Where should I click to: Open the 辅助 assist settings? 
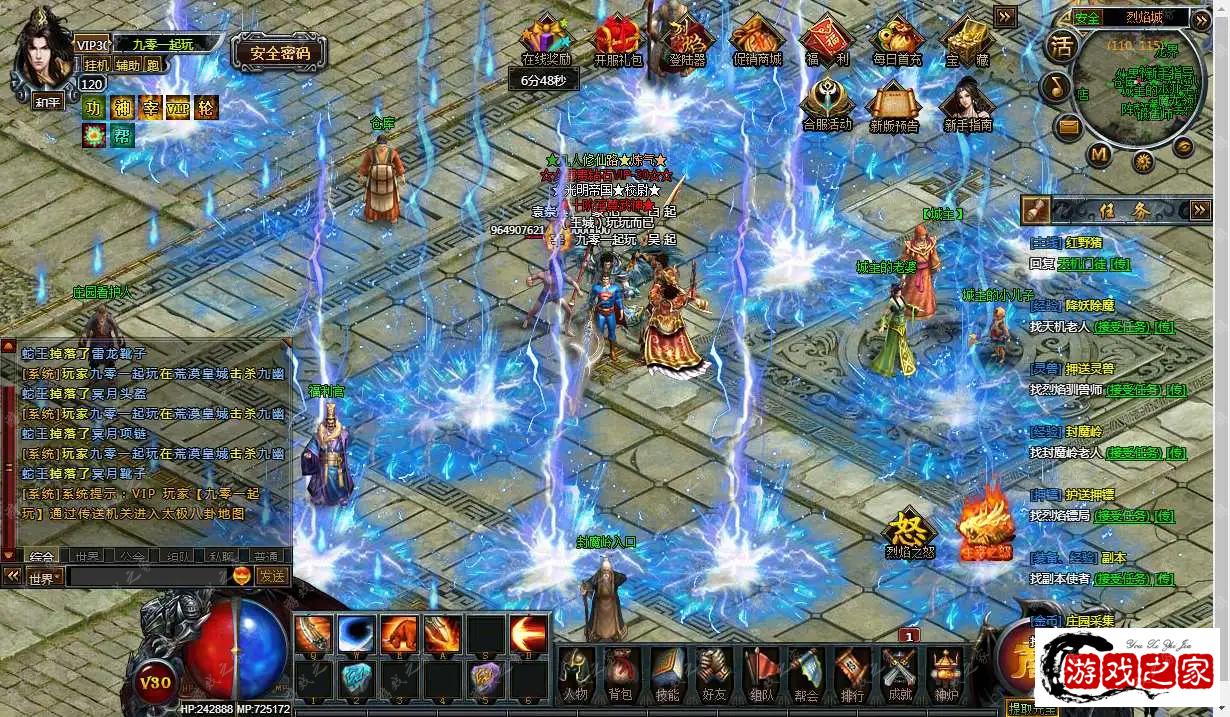(x=127, y=65)
